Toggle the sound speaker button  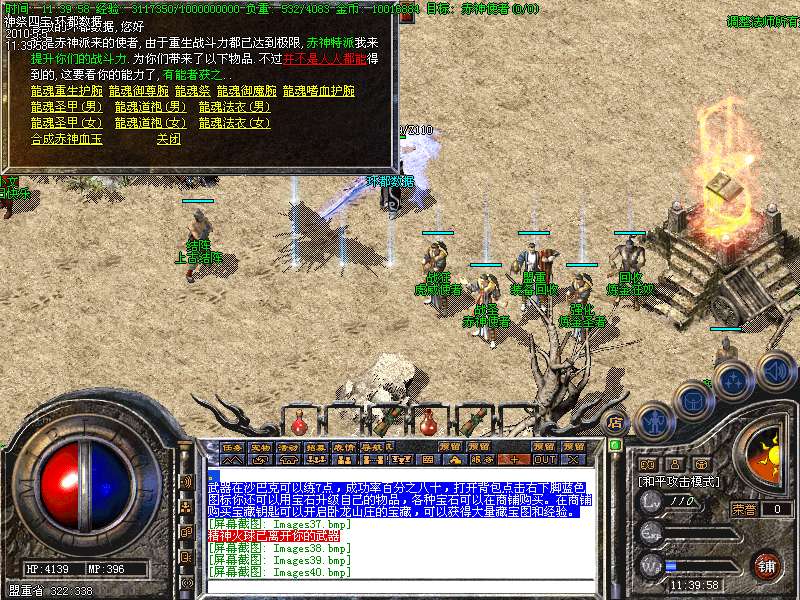(x=775, y=369)
